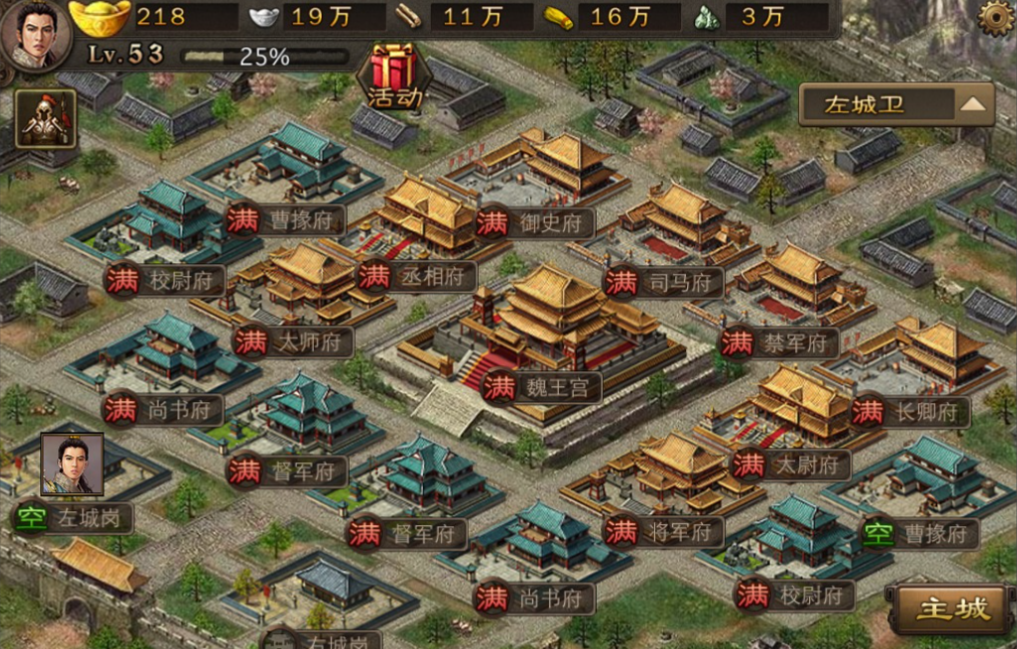1017x649 pixels.
Task: Select the empty 曹掾府 marked 空
Action: (918, 534)
